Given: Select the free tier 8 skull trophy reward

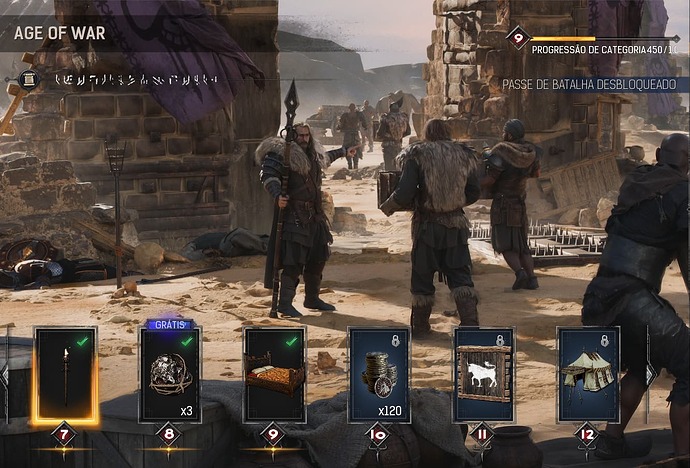Looking at the screenshot, I should 170,374.
